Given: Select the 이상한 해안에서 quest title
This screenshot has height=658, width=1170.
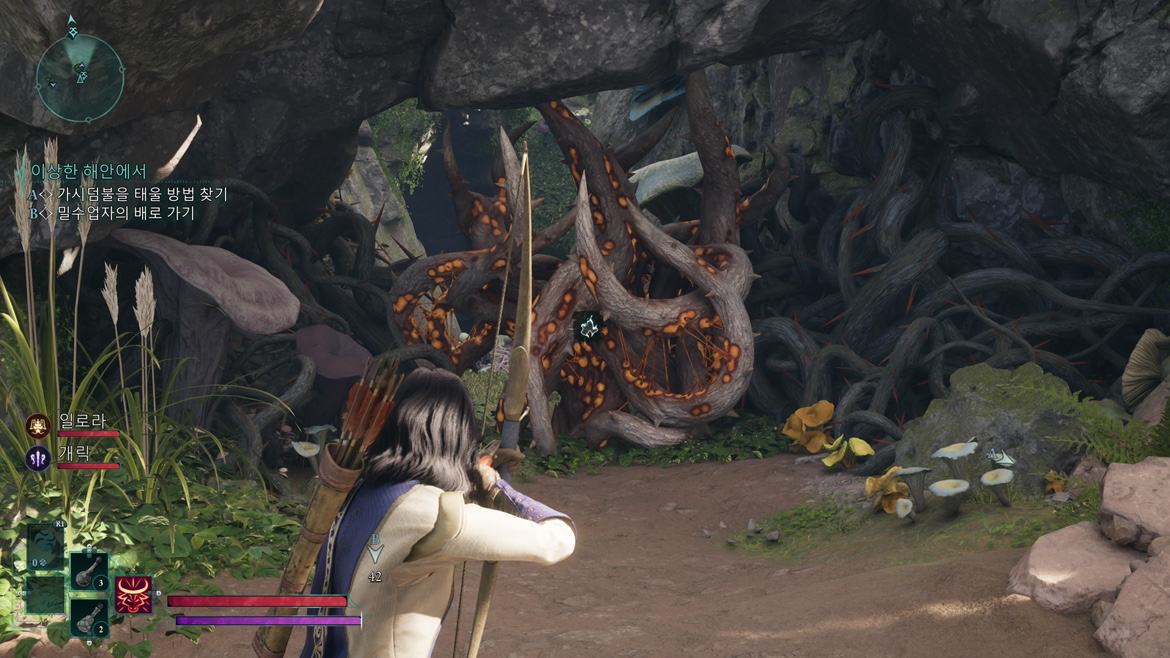Looking at the screenshot, I should (x=88, y=172).
